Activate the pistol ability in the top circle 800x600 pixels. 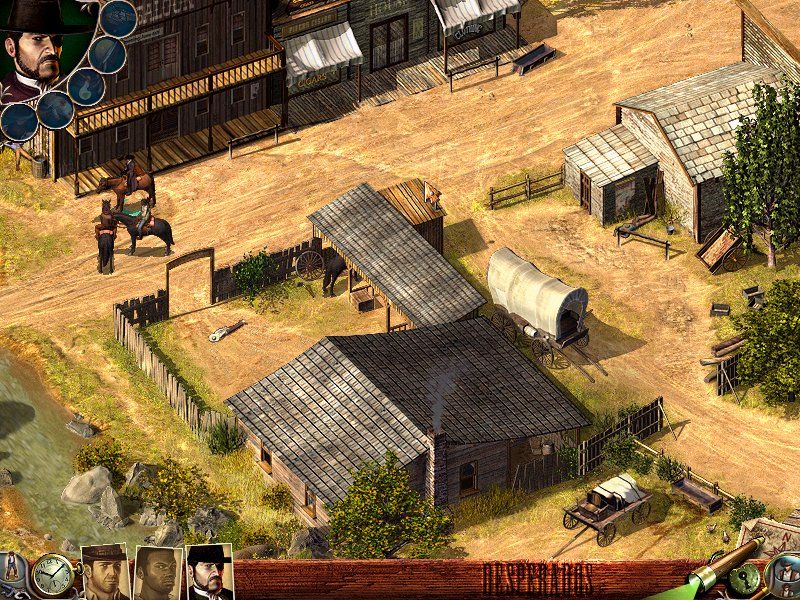point(119,17)
